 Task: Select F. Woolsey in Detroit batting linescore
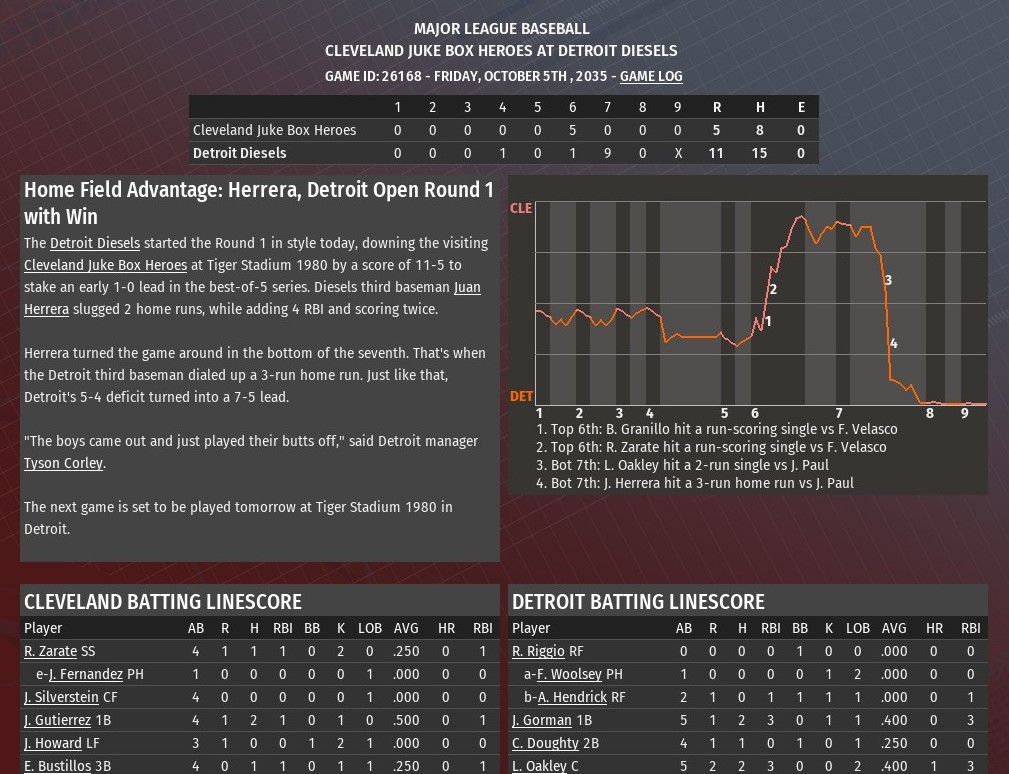pos(569,674)
